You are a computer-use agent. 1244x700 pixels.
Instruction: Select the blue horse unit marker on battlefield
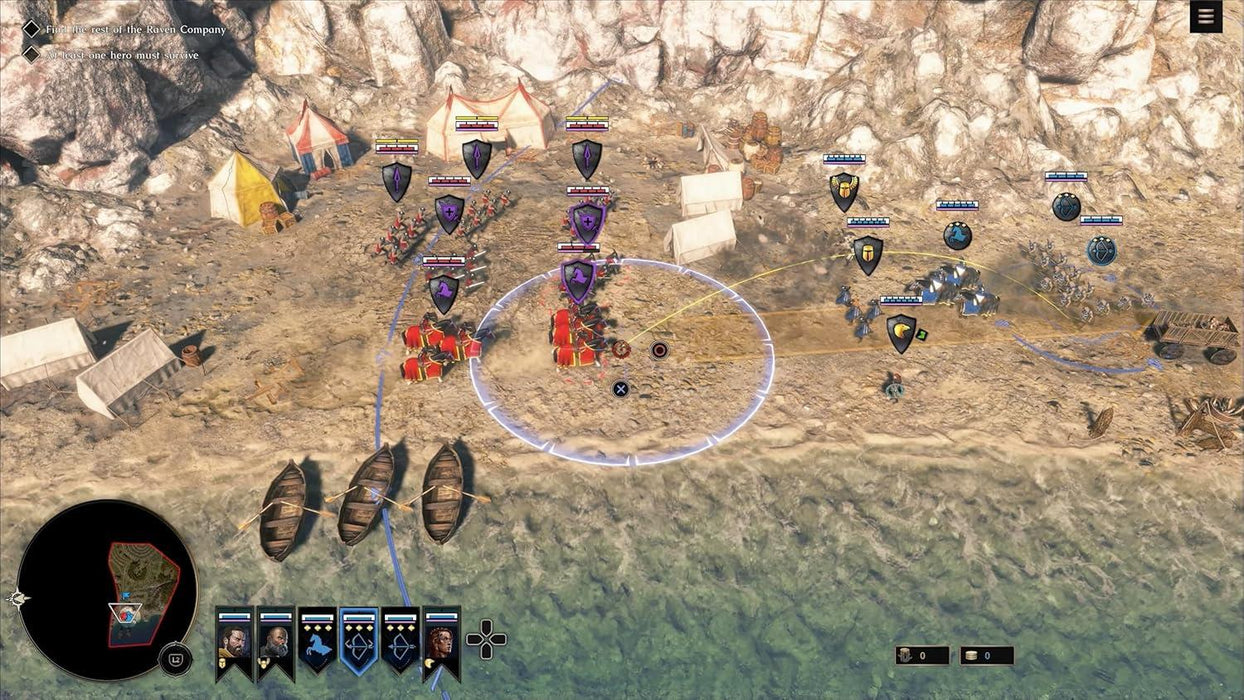(958, 236)
